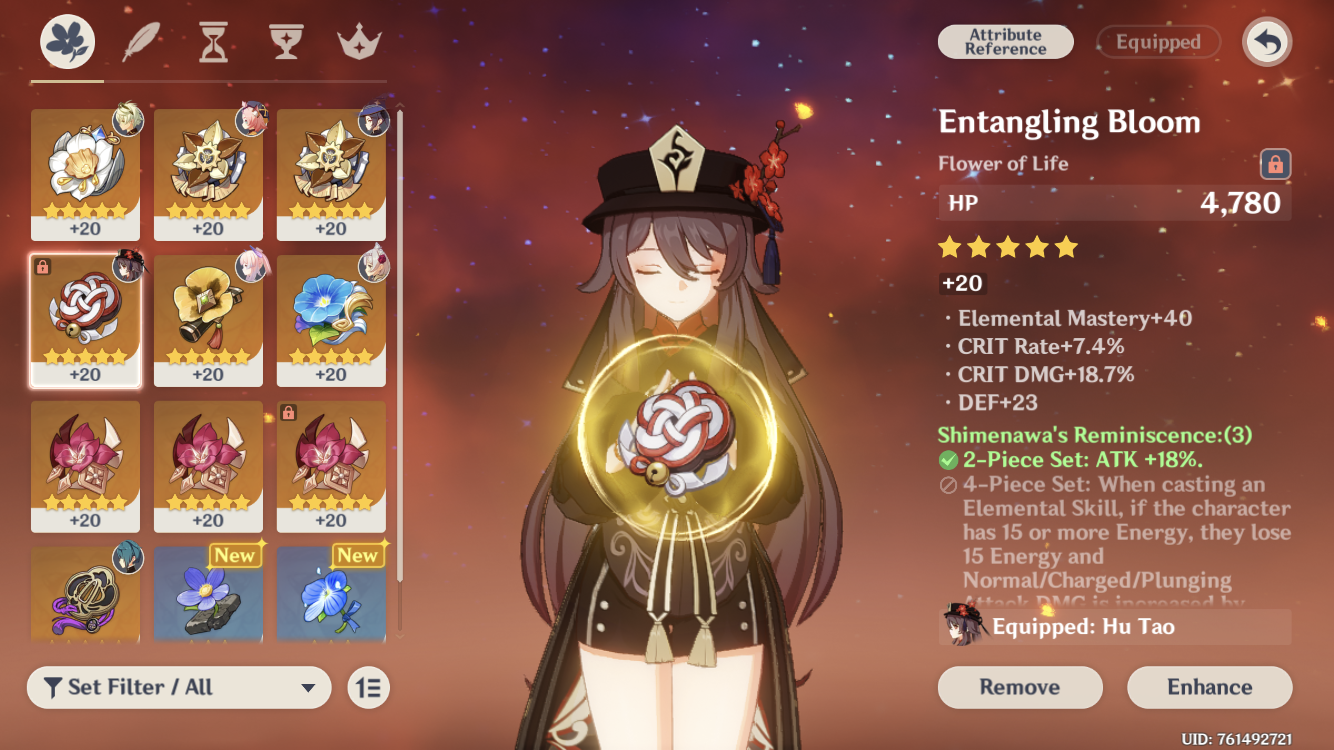Image resolution: width=1334 pixels, height=750 pixels.
Task: Open the Attribute Reference panel
Action: point(1005,42)
